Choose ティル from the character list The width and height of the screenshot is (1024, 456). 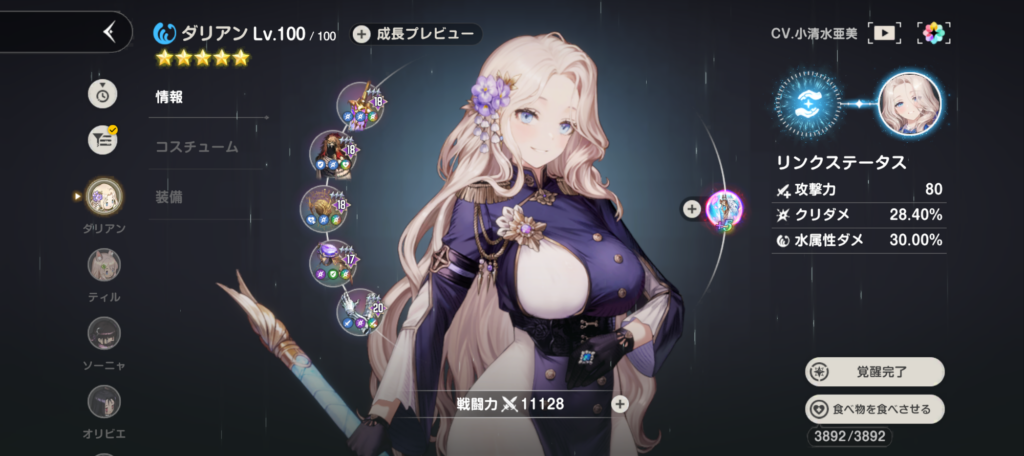pos(104,265)
